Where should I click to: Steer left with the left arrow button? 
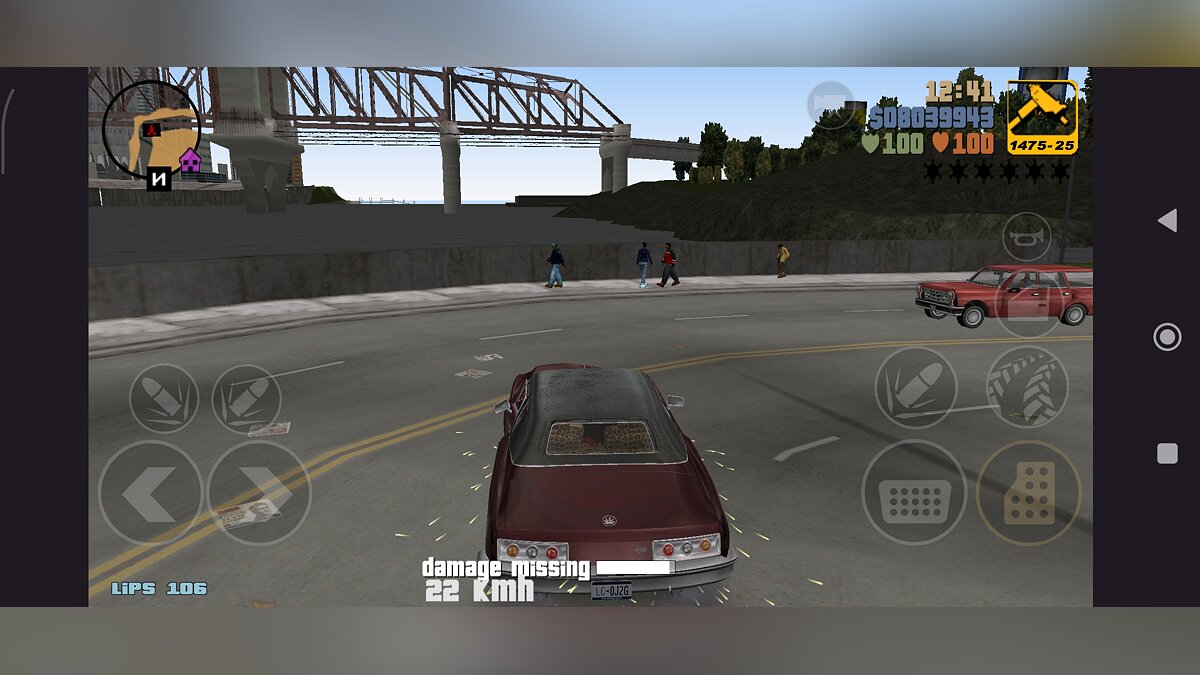click(x=150, y=493)
